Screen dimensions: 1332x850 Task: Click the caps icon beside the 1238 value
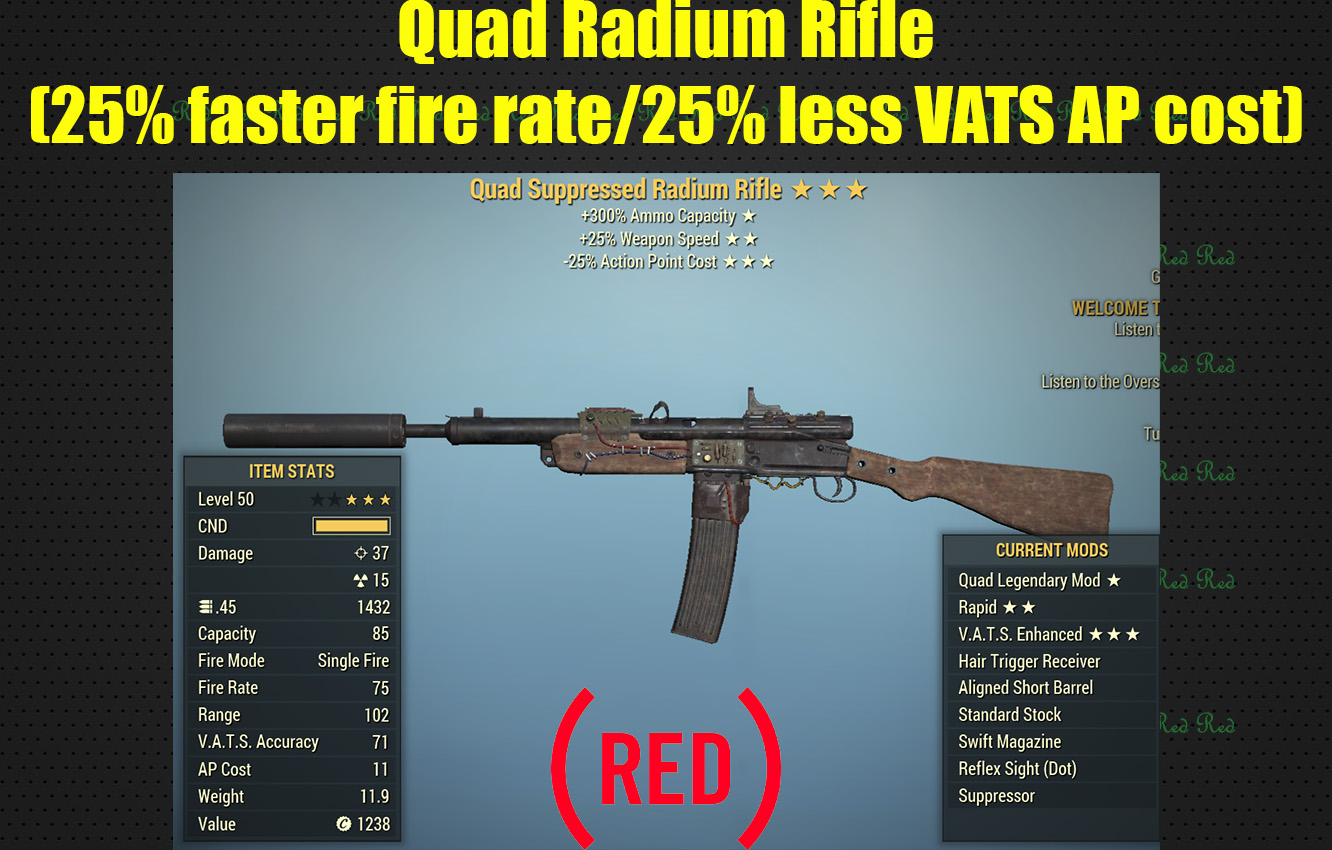[344, 824]
